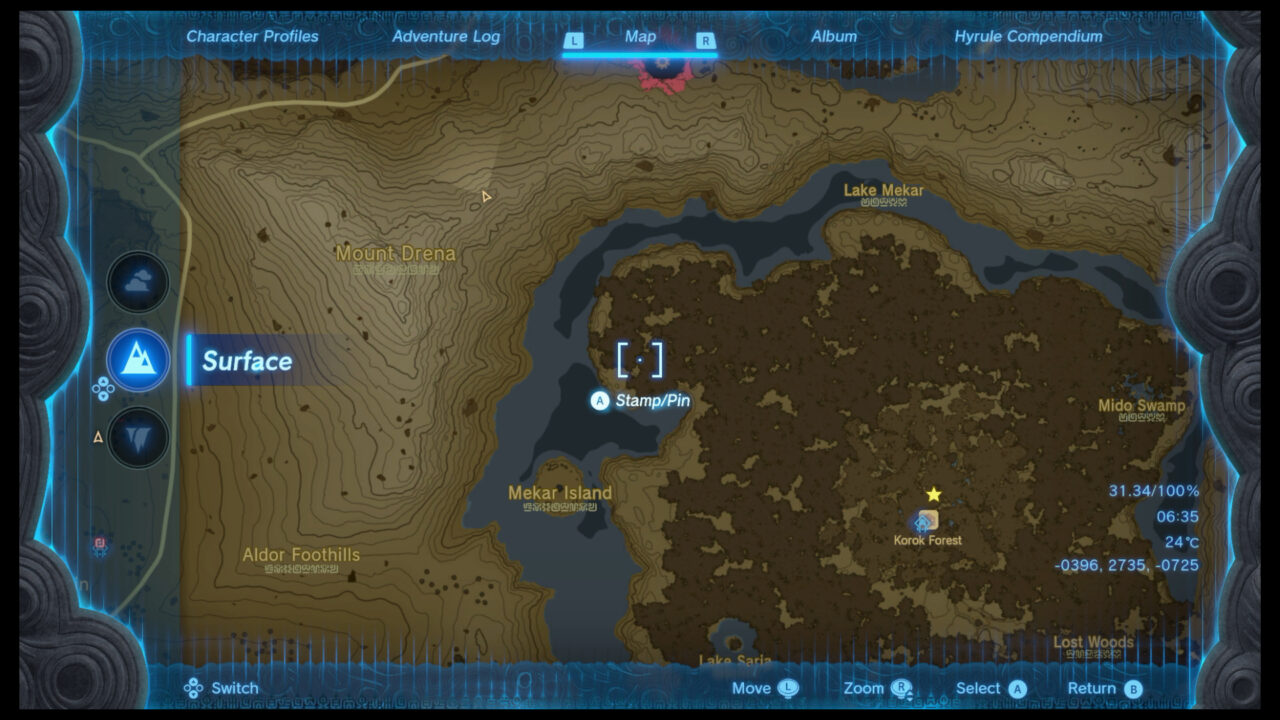Open the Hyrule Compendium tab

[1029, 36]
